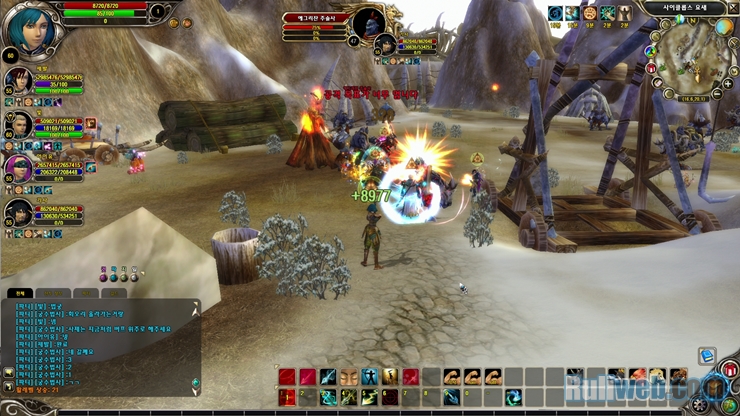Click the orange face buff icon

point(590,13)
